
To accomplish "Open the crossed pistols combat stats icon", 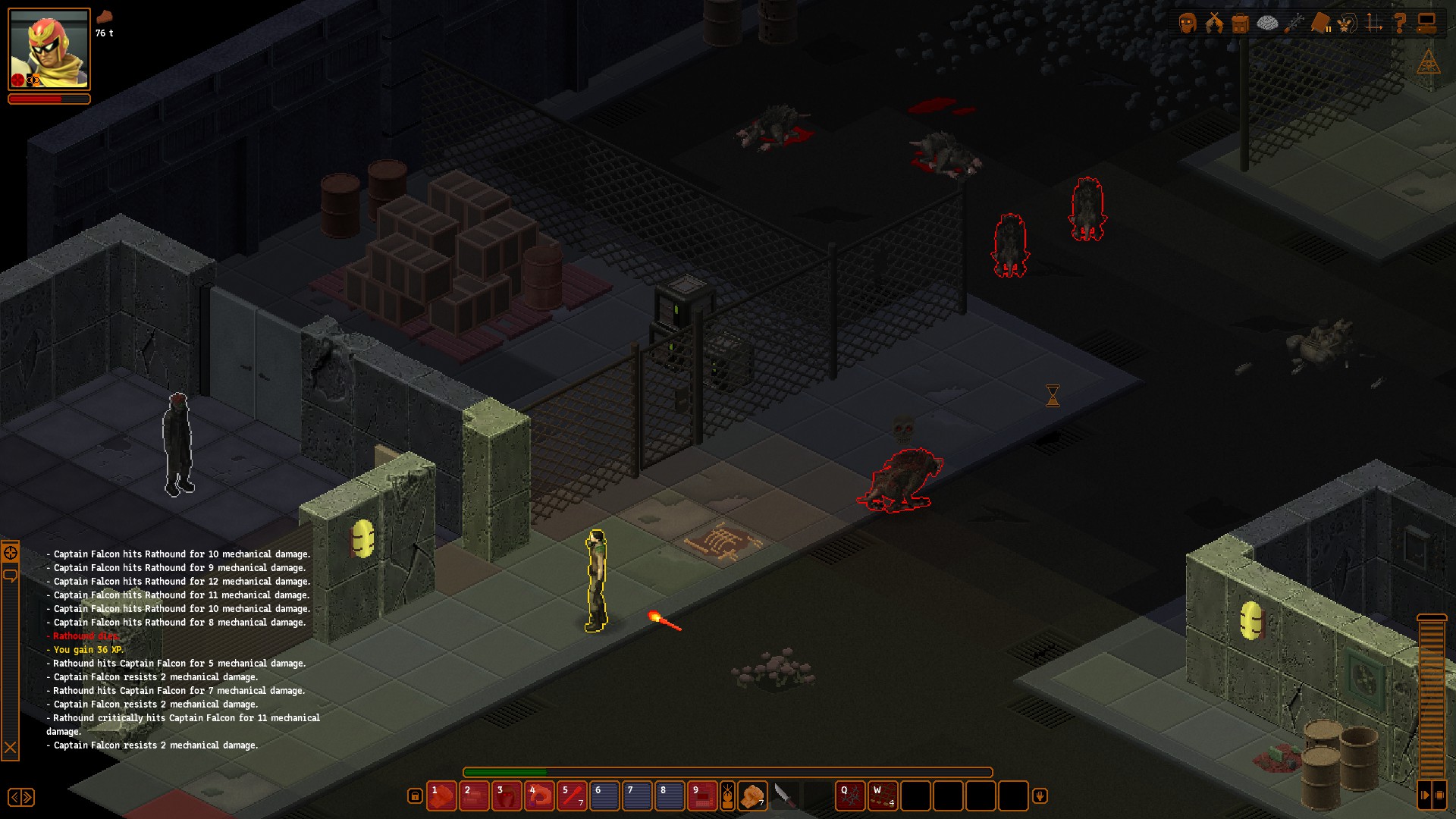I will tap(1214, 24).
